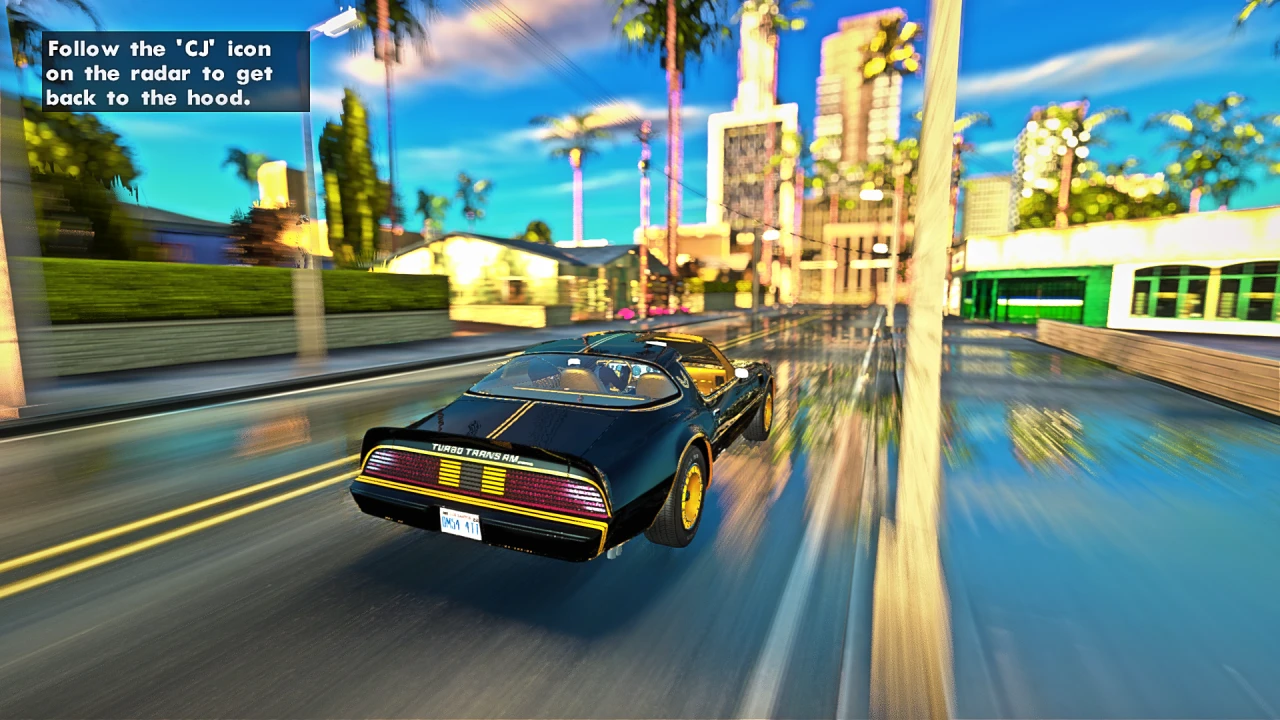Click the gold rear wheel of the Trans Am

[690, 495]
